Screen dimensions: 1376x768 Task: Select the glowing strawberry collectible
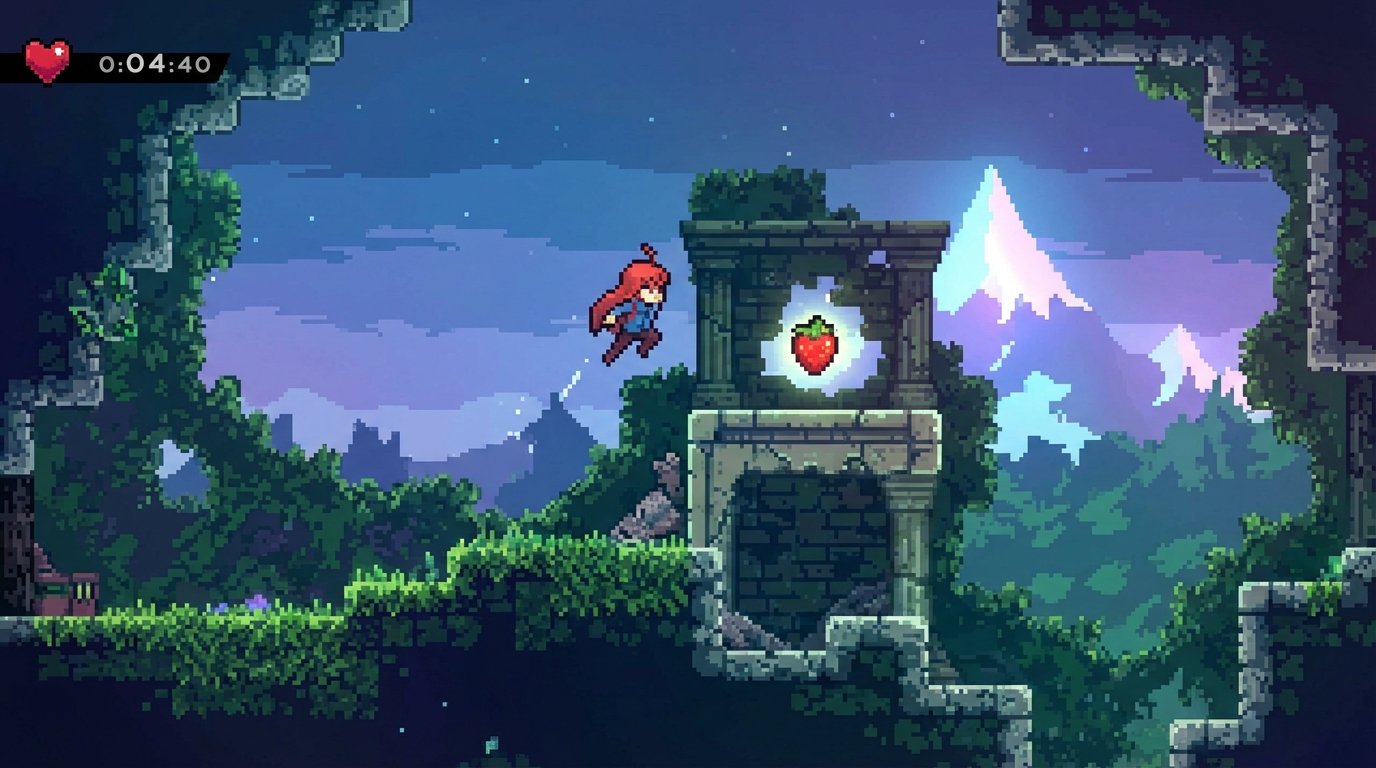pos(813,345)
